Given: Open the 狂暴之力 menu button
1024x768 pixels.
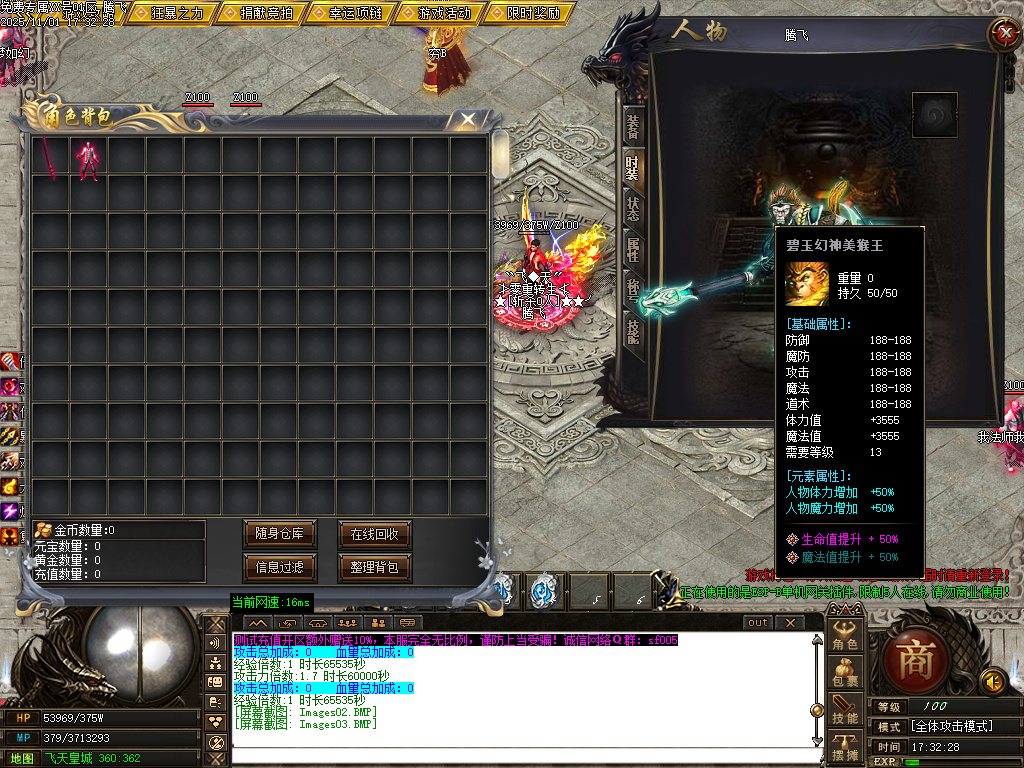Looking at the screenshot, I should point(183,13).
